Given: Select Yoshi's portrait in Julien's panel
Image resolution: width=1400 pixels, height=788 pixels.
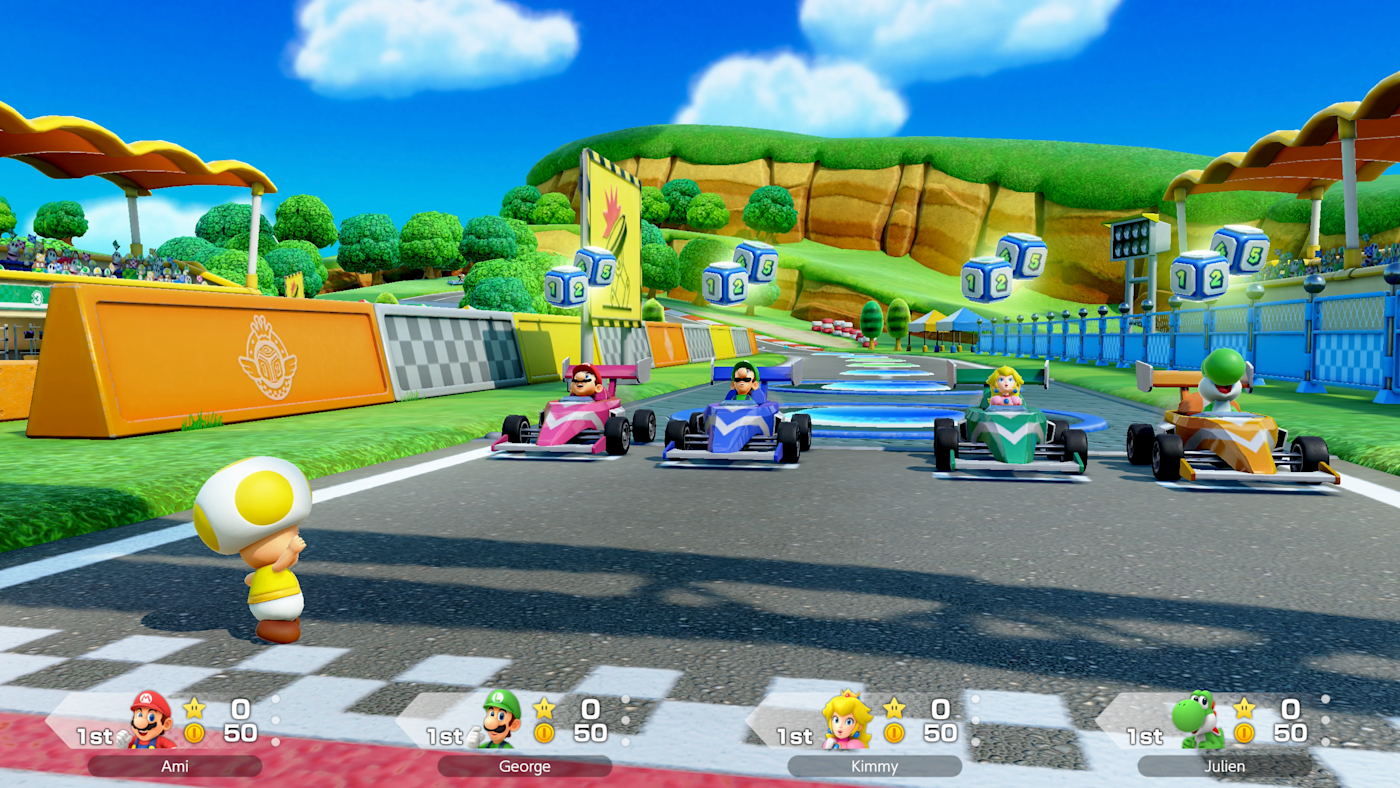Looking at the screenshot, I should coord(1197,720).
